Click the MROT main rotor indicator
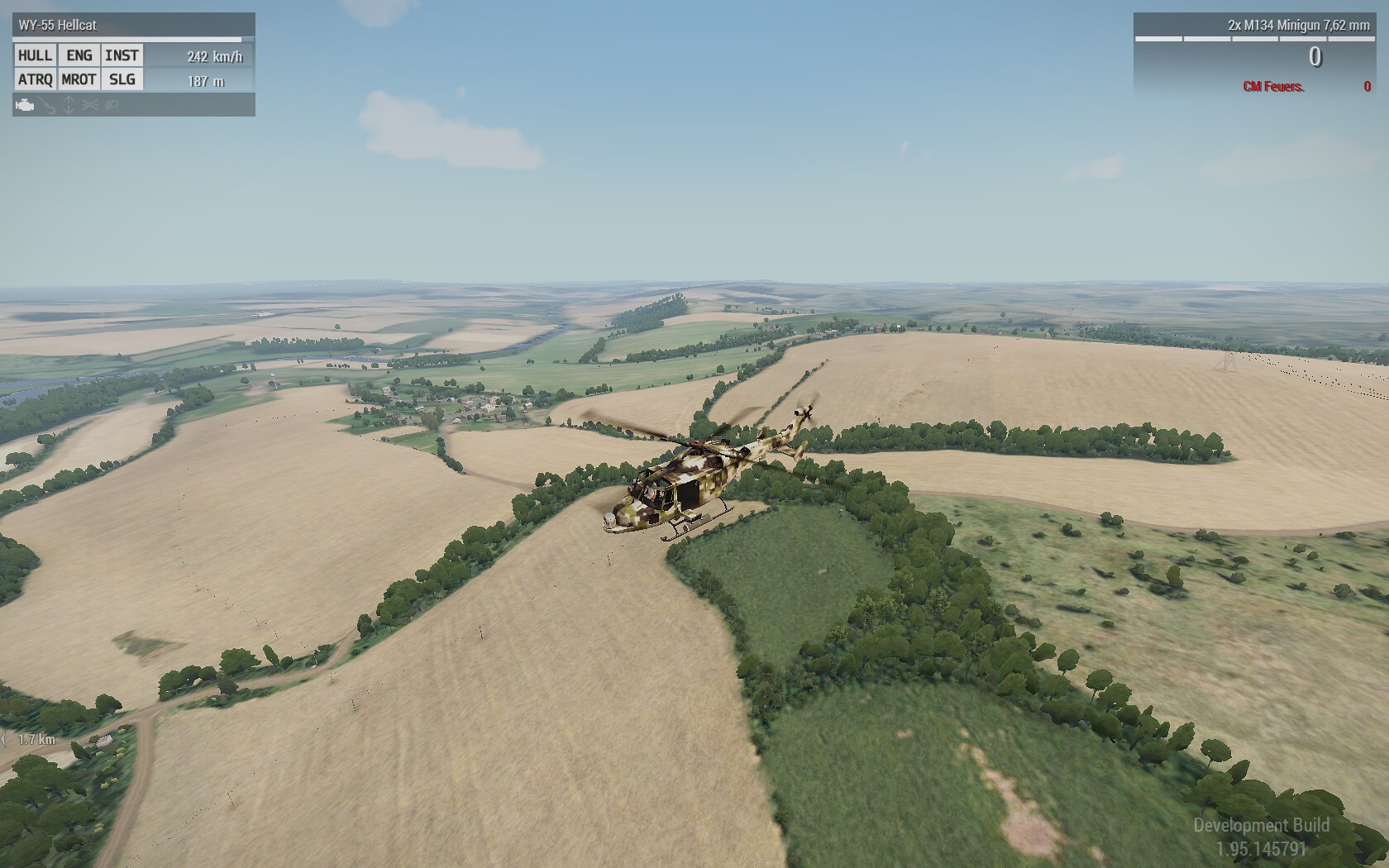 point(79,79)
